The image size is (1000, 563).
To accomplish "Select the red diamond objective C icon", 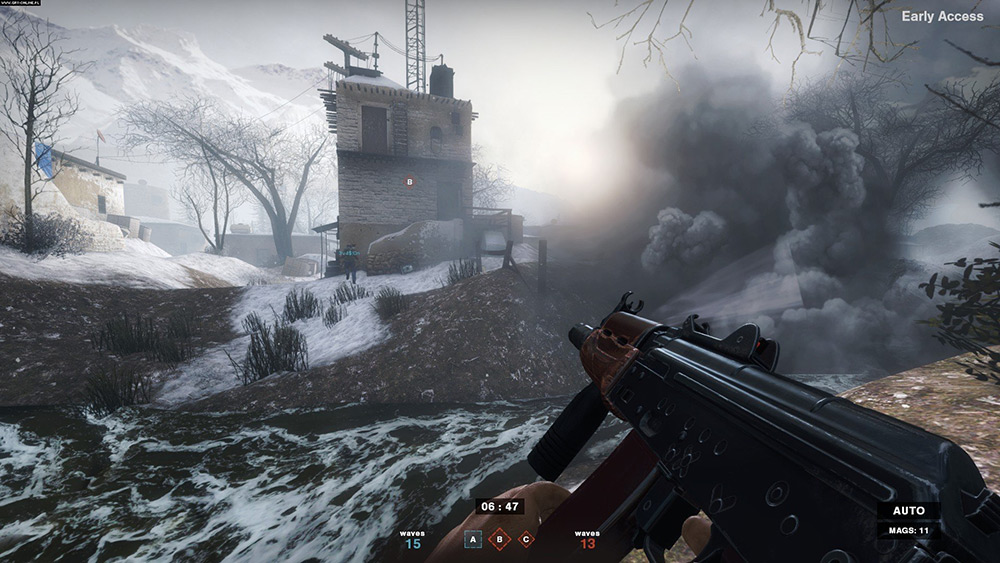I will click(526, 540).
